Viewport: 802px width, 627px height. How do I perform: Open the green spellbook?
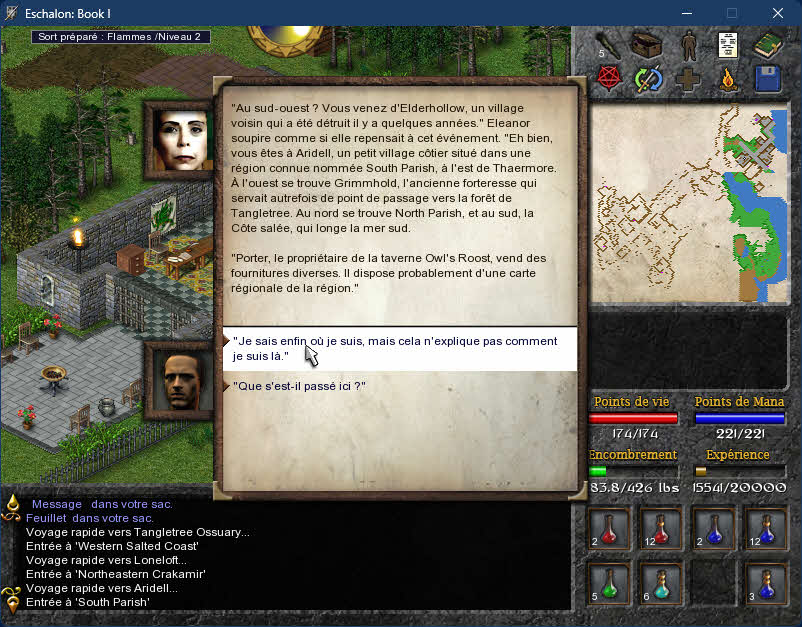click(x=767, y=45)
